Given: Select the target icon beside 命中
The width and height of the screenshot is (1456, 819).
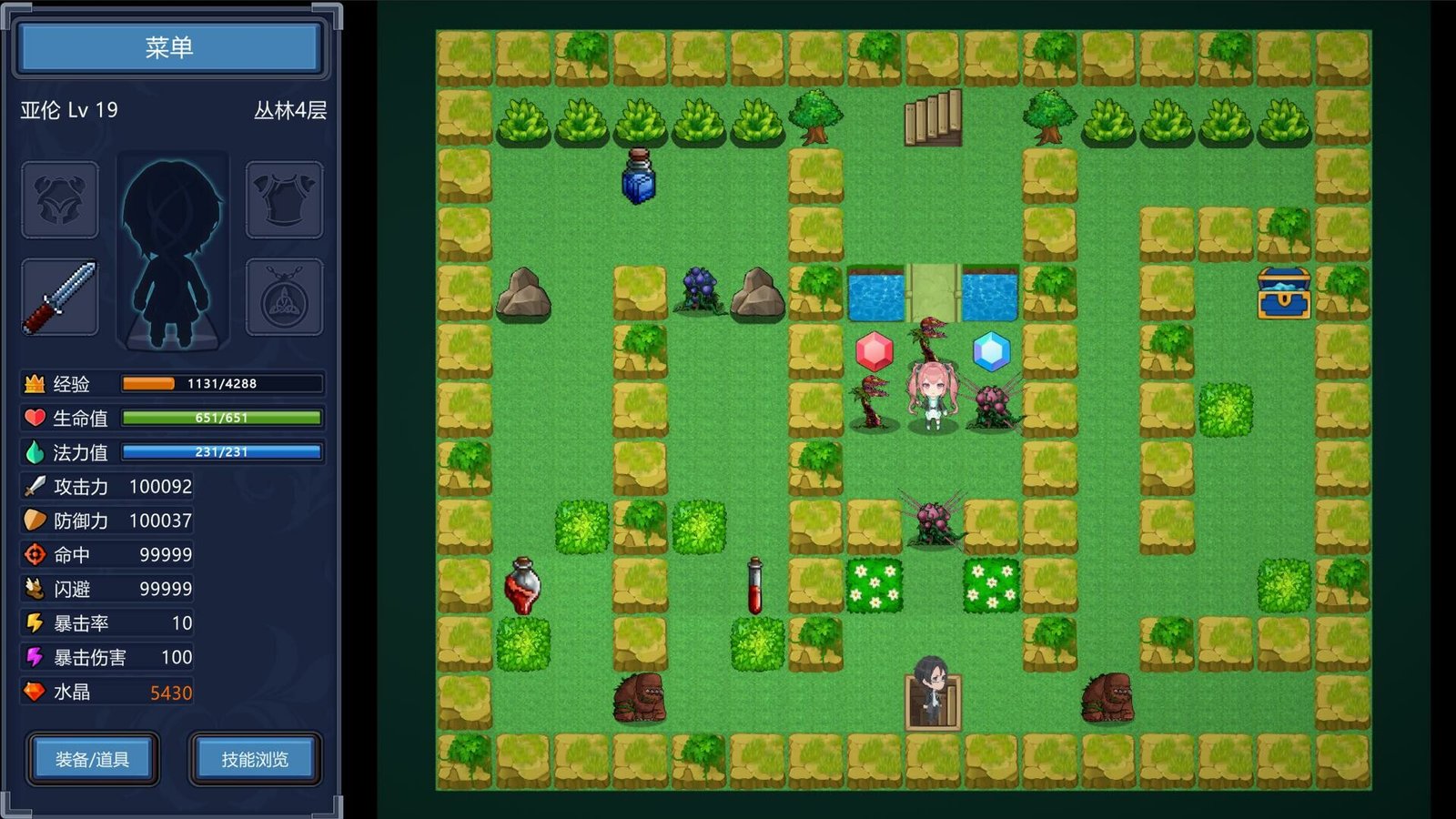Looking at the screenshot, I should (x=34, y=554).
